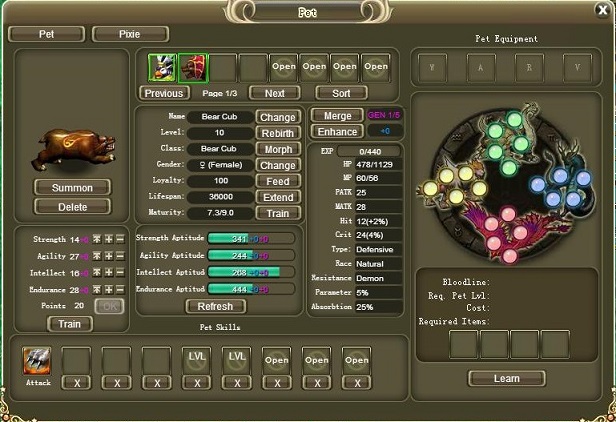Image resolution: width=616 pixels, height=422 pixels.
Task: Enhance the pet
Action: tap(337, 132)
